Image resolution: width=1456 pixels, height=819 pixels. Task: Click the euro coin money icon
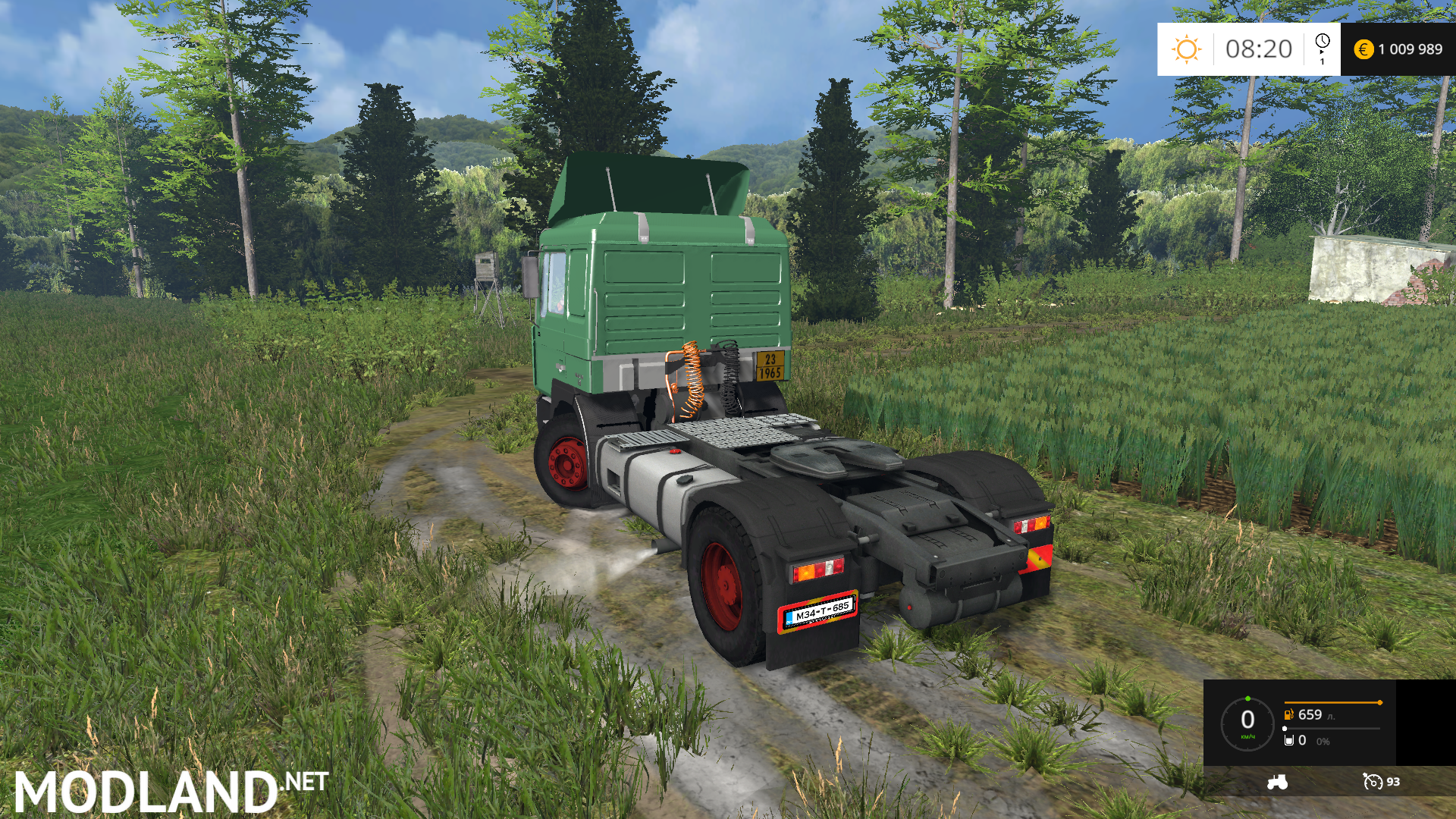[1363, 49]
